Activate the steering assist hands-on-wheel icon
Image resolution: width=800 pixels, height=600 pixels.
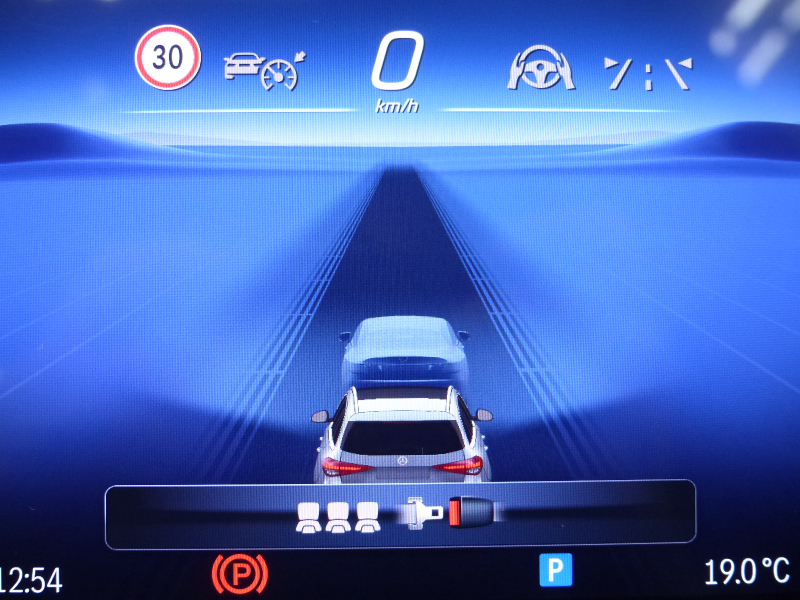(x=541, y=69)
